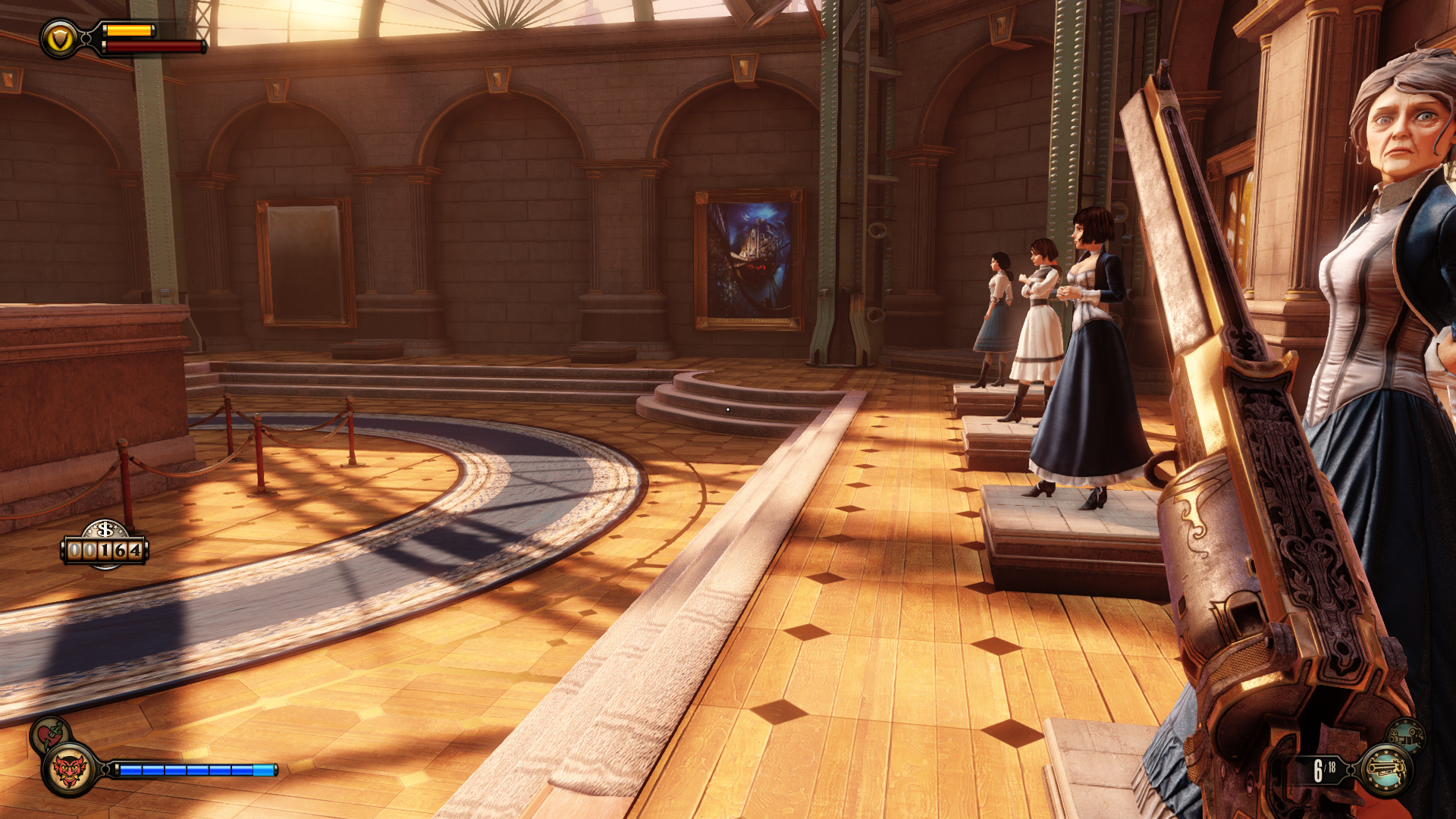1456x819 pixels.
Task: Click the gold shield emblem icon
Action: point(60,39)
